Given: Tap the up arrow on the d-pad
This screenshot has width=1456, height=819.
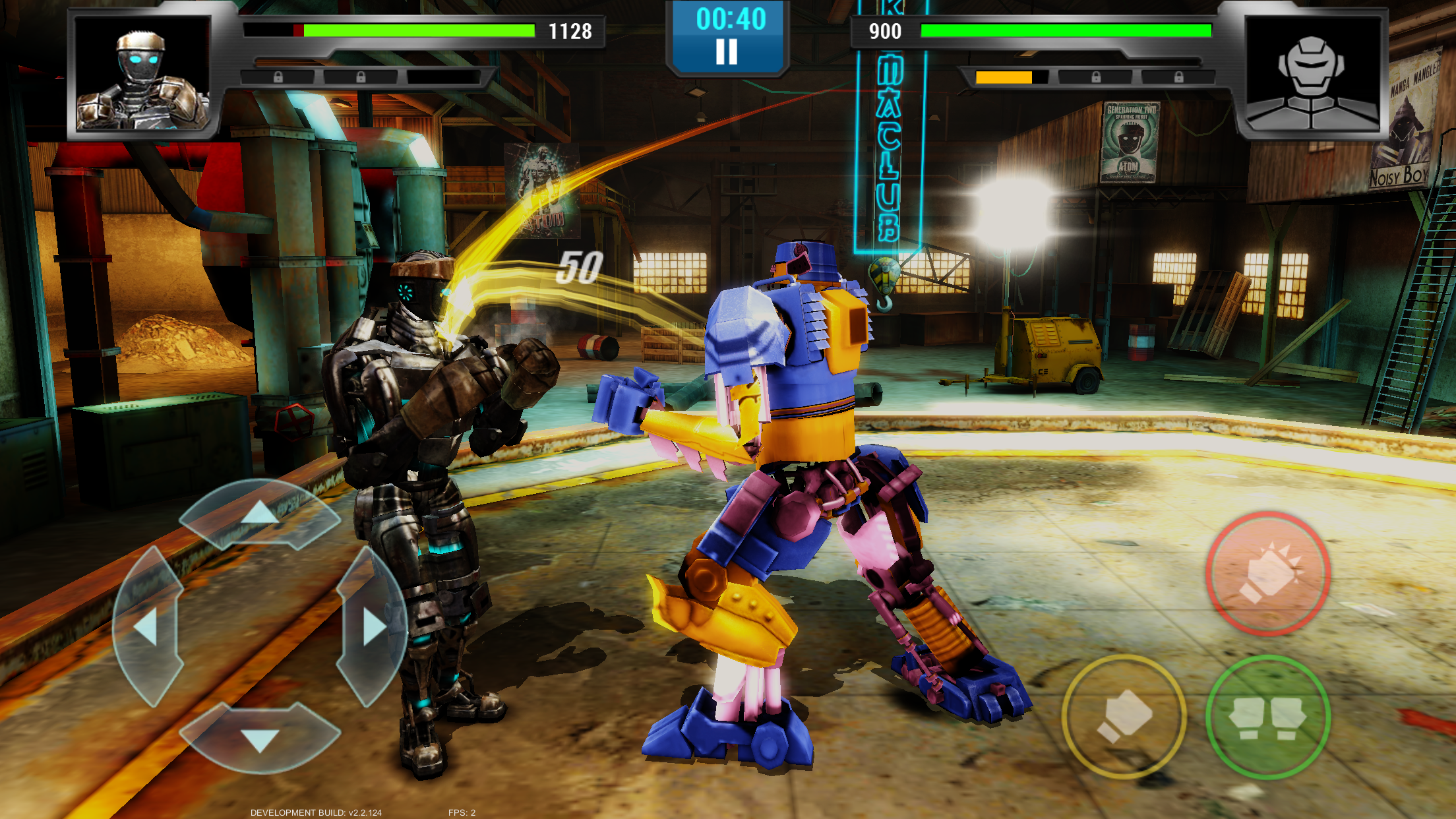Looking at the screenshot, I should point(260,514).
